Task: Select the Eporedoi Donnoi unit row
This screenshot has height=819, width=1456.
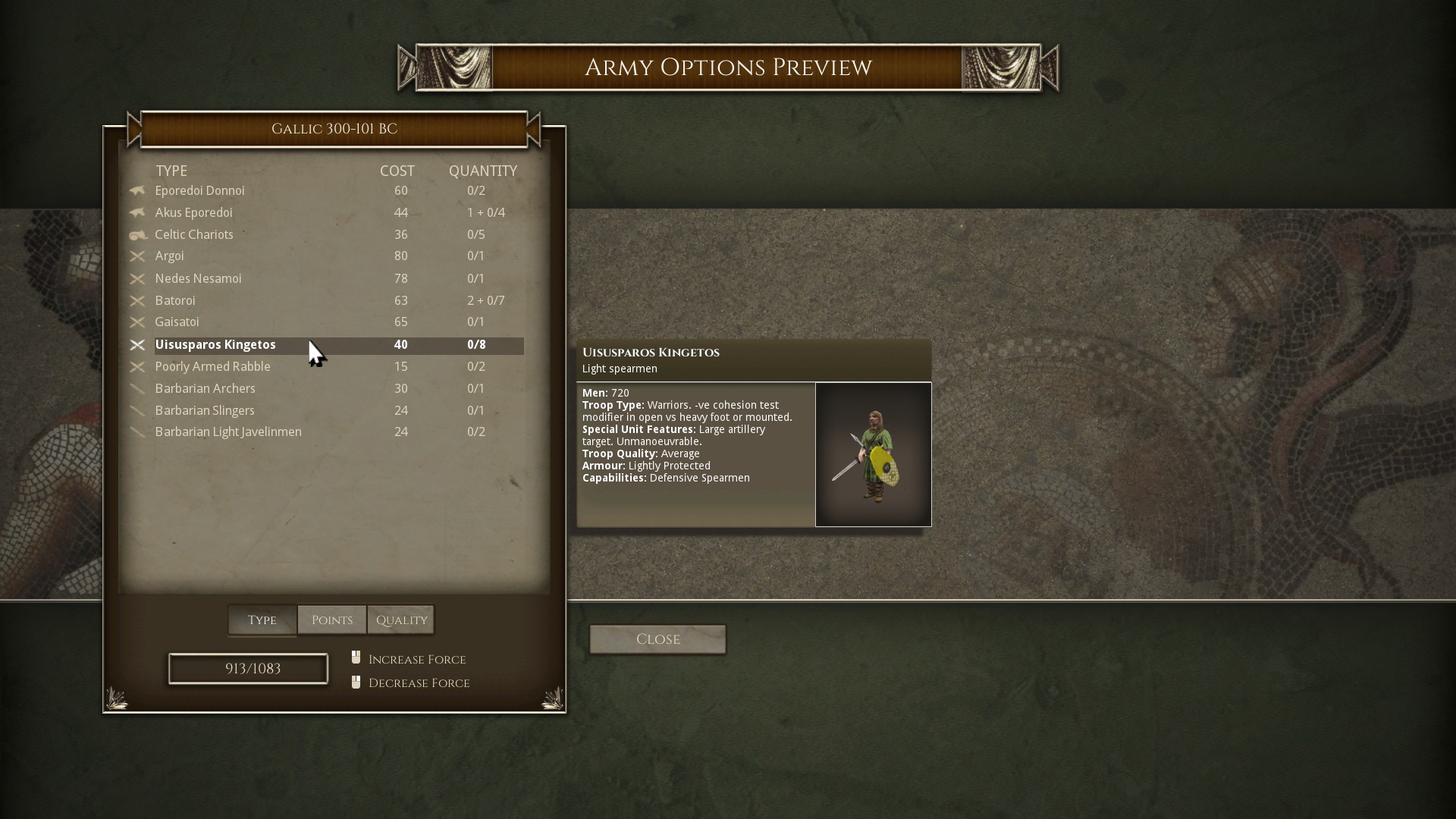Action: click(x=200, y=191)
